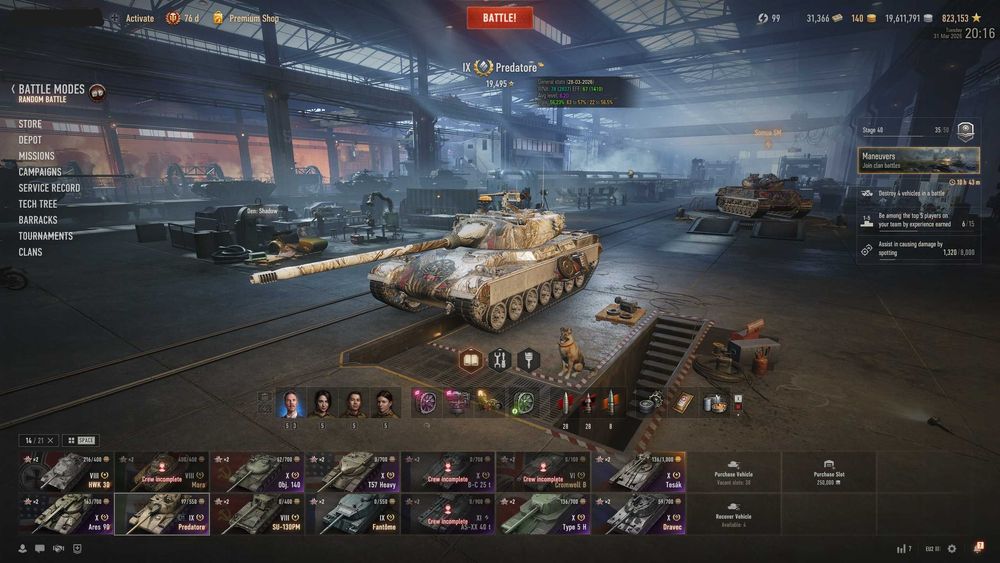Open the Missions screen
1000x563 pixels.
(36, 156)
